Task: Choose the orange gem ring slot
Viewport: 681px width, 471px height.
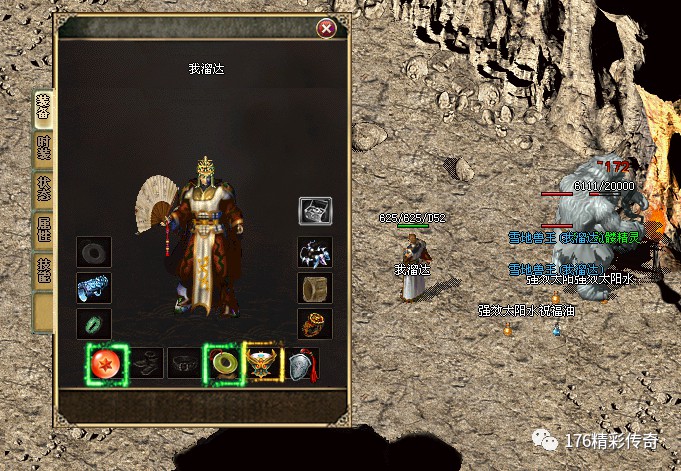Action: point(315,324)
